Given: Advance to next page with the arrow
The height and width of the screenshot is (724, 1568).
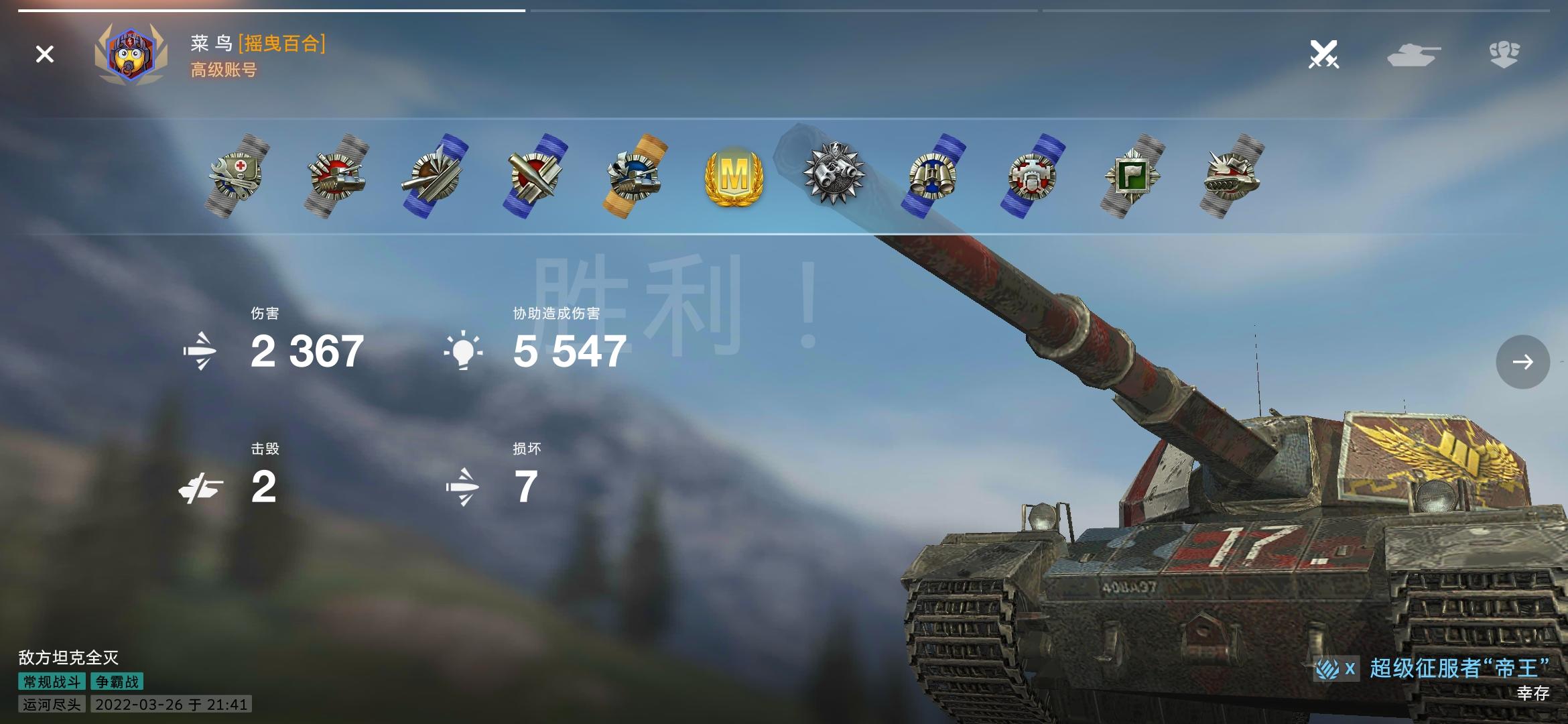Looking at the screenshot, I should pos(1522,362).
